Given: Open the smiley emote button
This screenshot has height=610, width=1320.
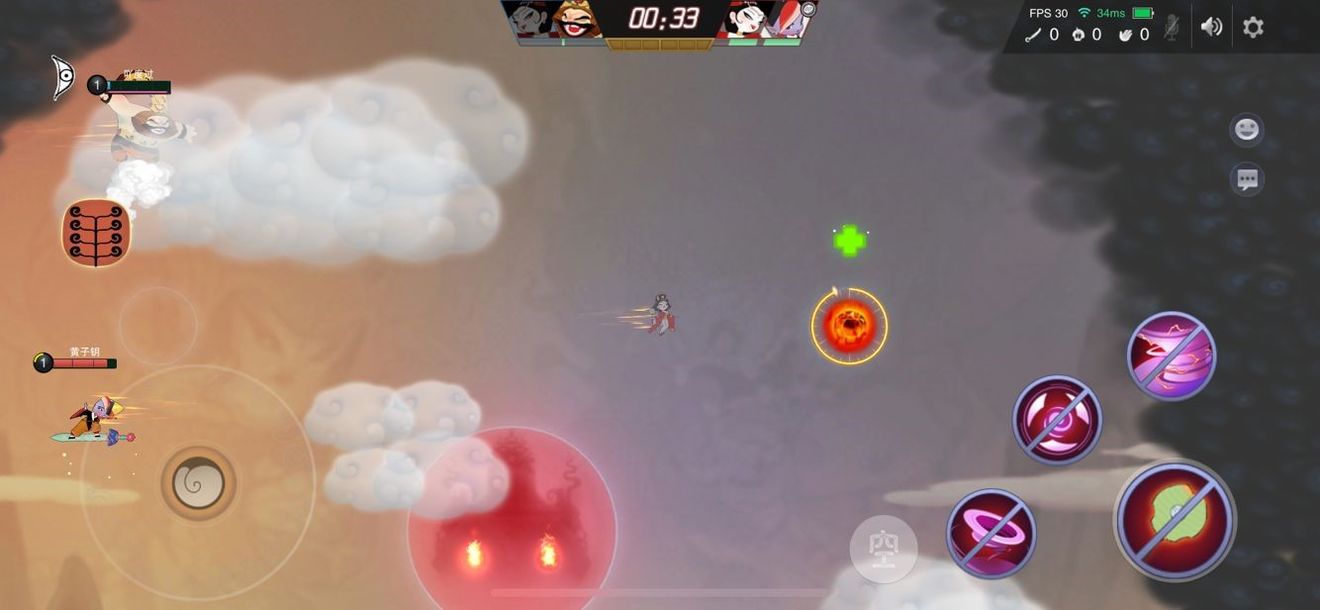Looking at the screenshot, I should click(1247, 130).
